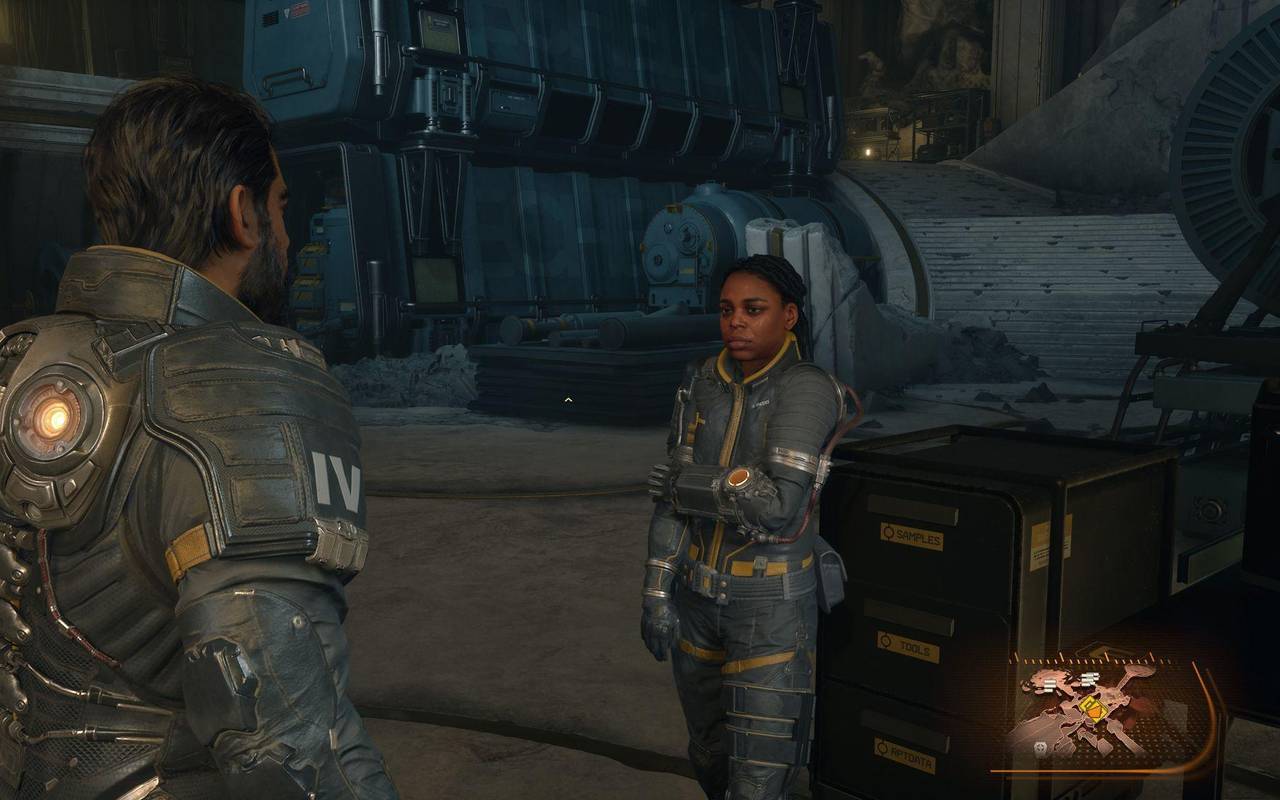Click the yellow player marker on the minimap
Image resolution: width=1280 pixels, height=800 pixels.
[x=1092, y=707]
